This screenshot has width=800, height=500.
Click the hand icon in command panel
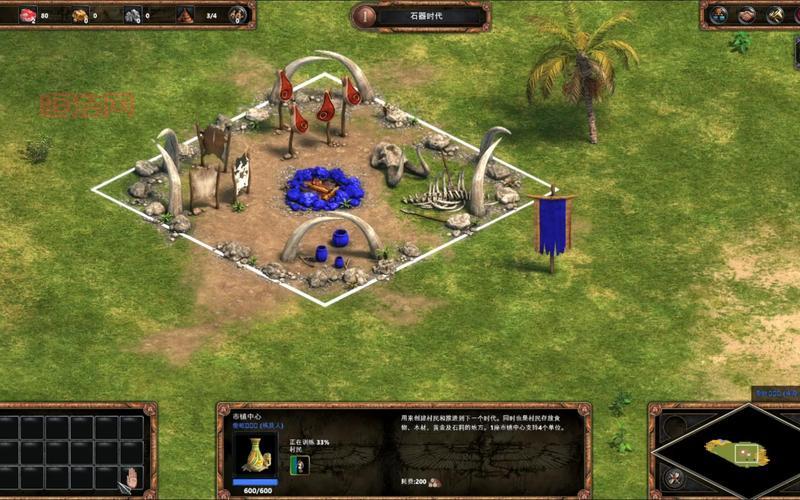tap(131, 475)
